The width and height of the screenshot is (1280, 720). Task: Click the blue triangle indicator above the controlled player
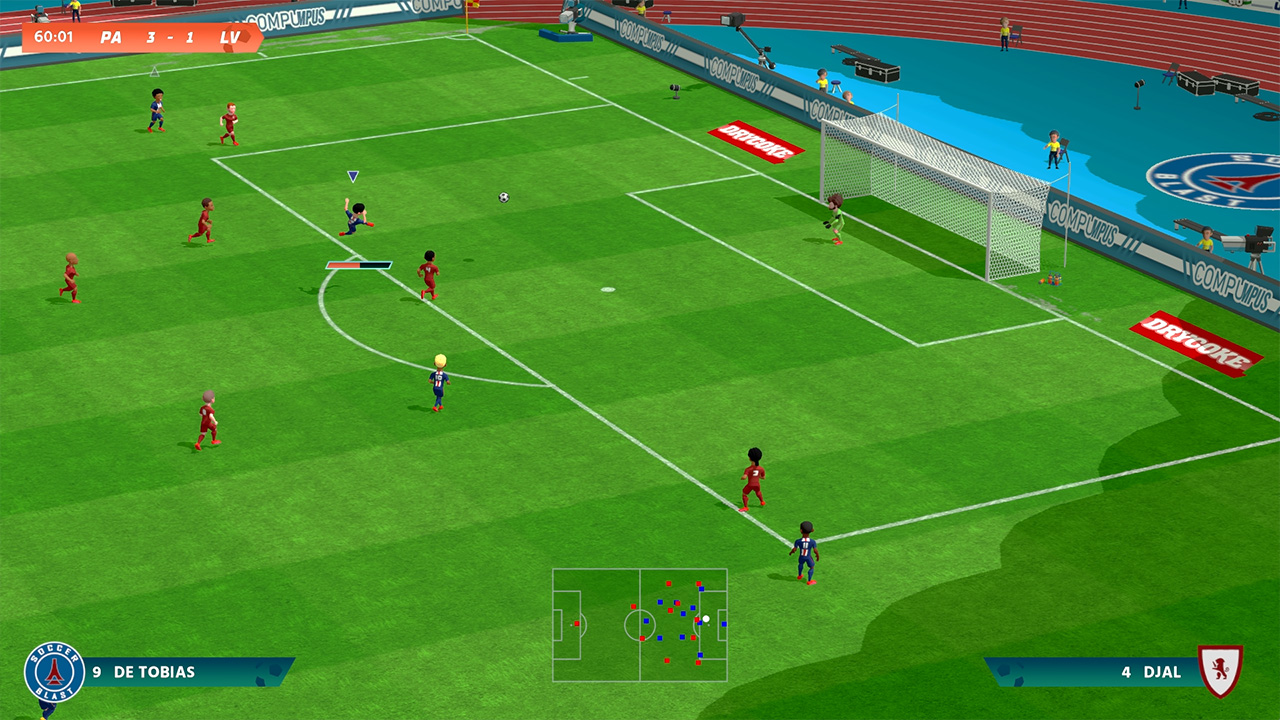(x=352, y=177)
